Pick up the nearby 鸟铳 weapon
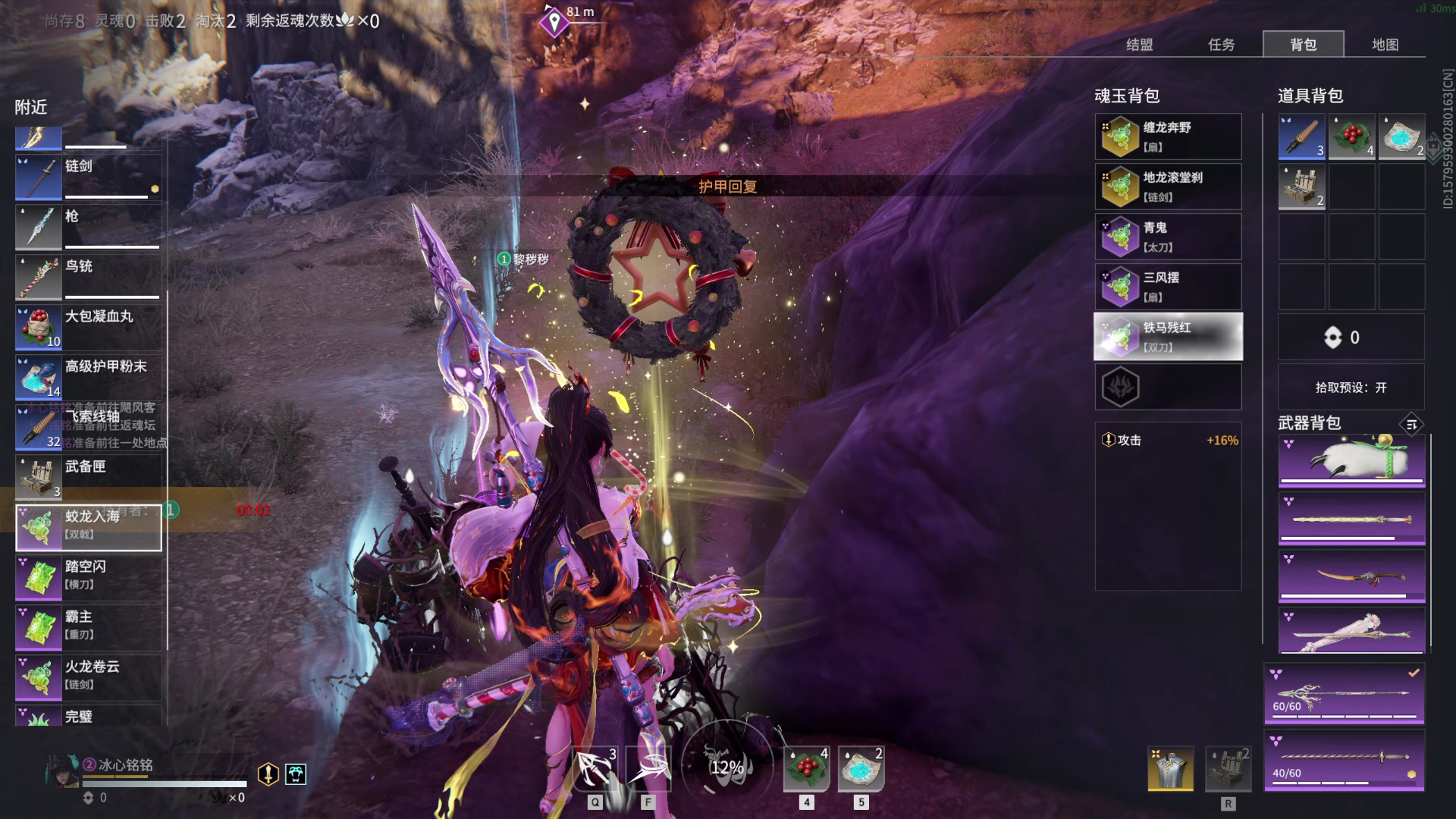This screenshot has width=1456, height=819. click(x=88, y=277)
